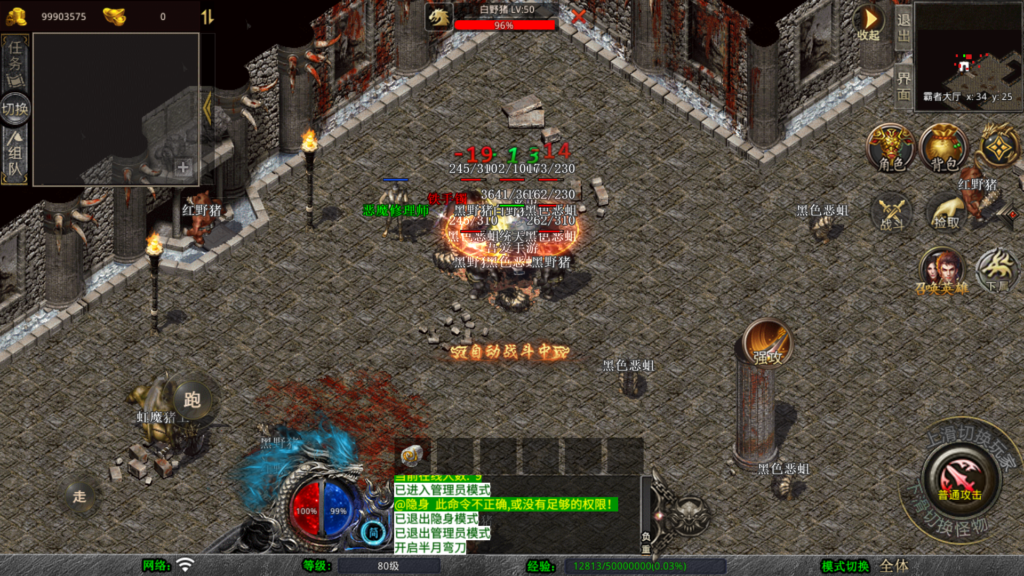Click the plus button in the quest panel
The height and width of the screenshot is (576, 1024).
click(x=183, y=168)
